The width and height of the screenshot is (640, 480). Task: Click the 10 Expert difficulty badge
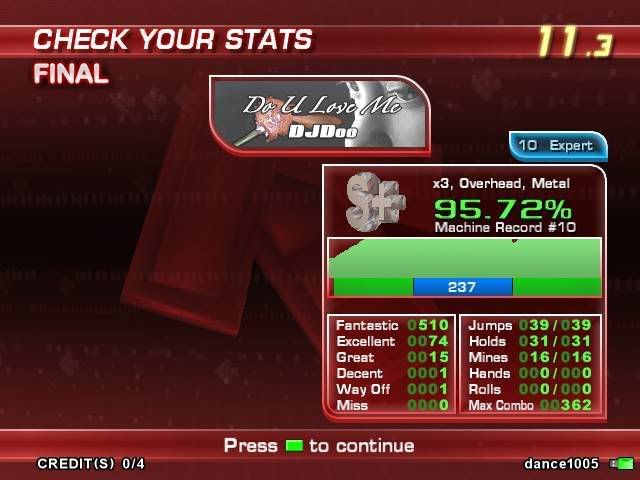557,145
